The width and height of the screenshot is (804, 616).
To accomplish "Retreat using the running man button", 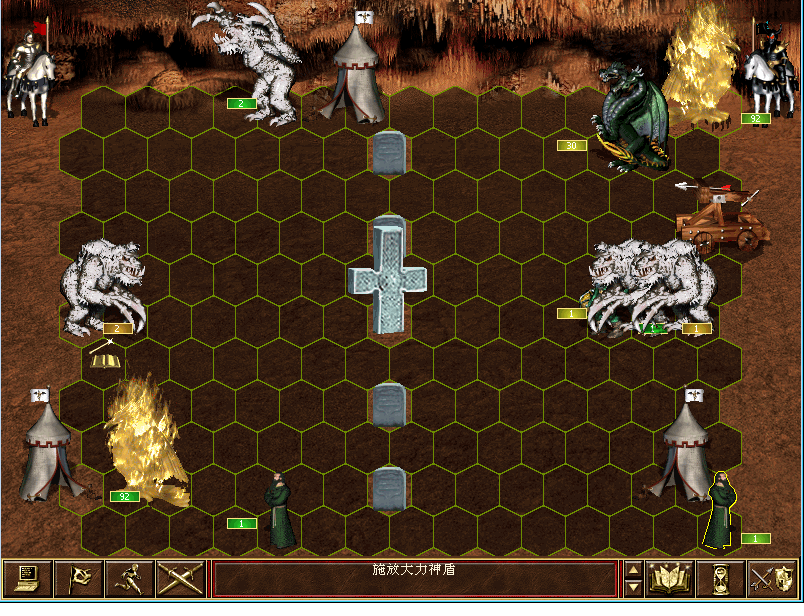I will coord(129,579).
